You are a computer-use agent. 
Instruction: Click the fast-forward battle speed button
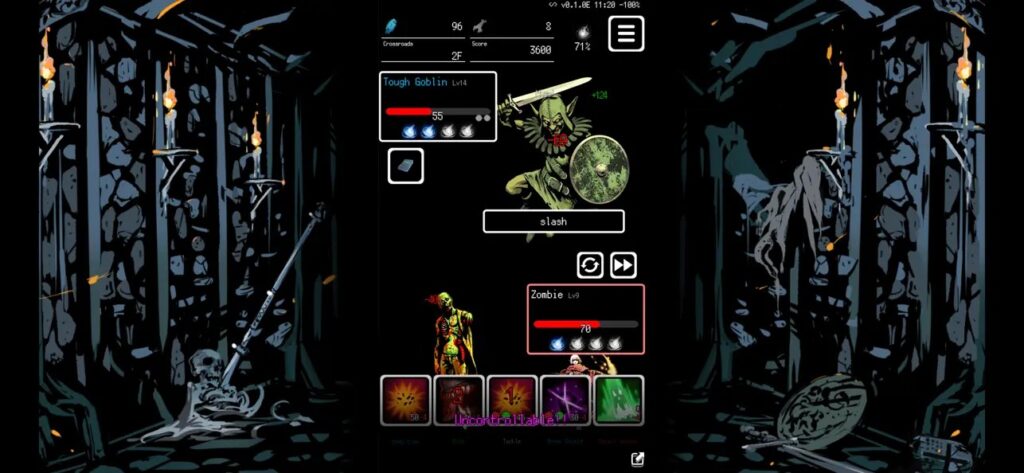[623, 265]
